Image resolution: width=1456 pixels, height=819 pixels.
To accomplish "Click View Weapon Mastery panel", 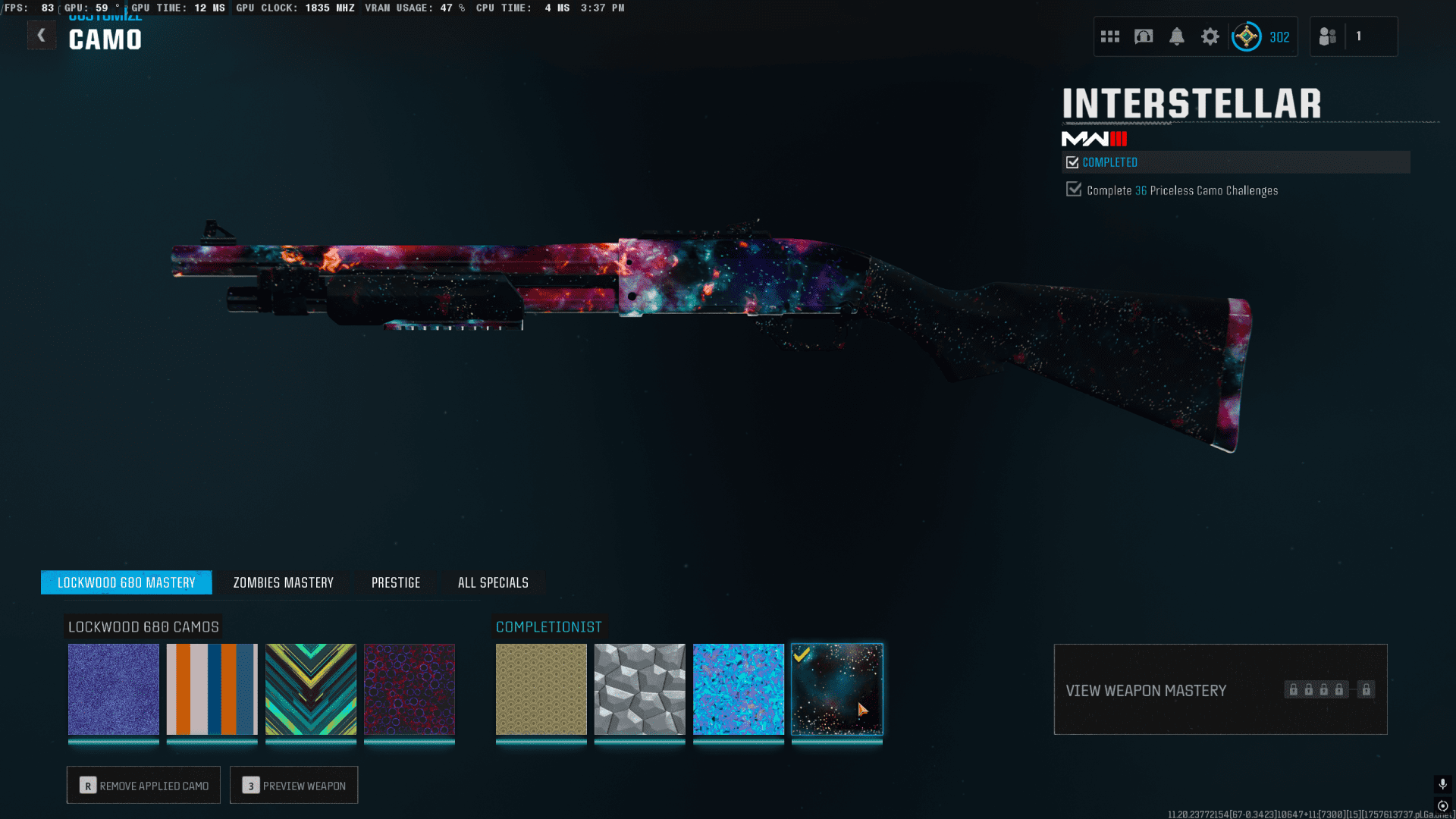I will pos(1220,689).
